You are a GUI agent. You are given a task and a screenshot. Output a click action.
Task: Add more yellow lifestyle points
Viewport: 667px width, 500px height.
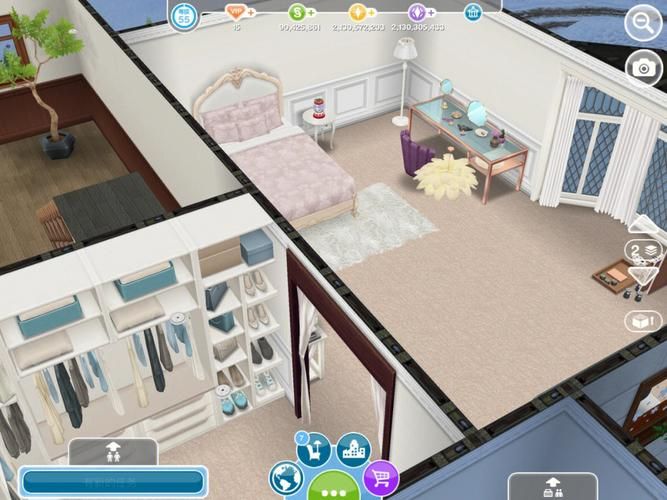tap(371, 12)
